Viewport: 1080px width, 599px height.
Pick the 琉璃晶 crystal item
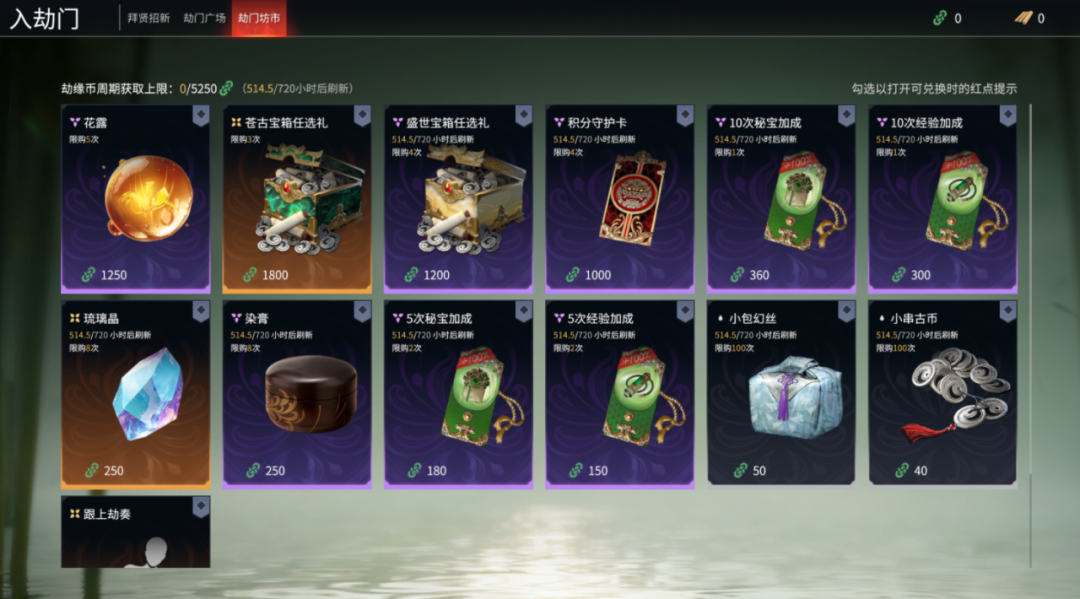(x=136, y=396)
